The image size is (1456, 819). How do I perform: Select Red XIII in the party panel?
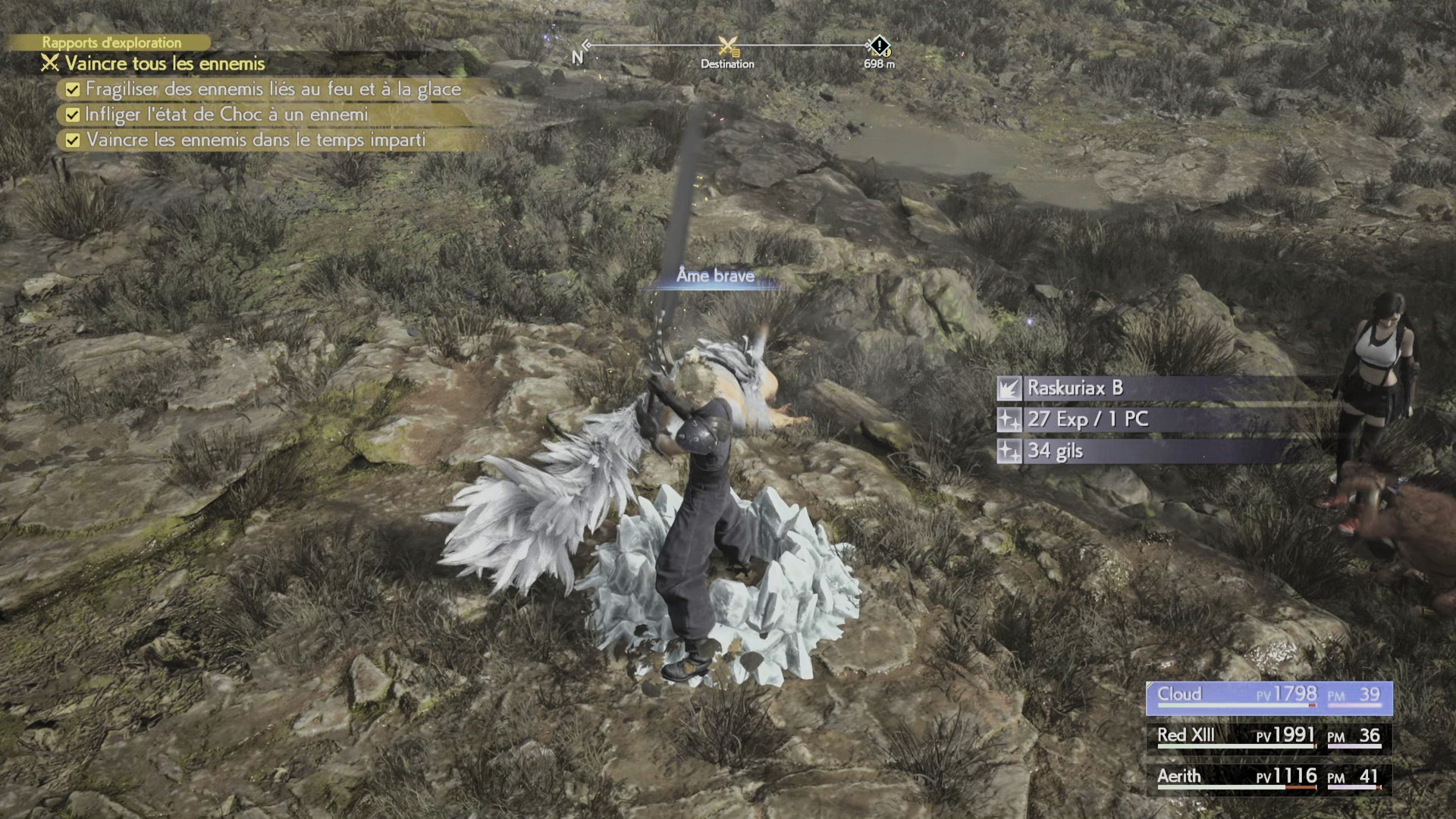point(1268,736)
